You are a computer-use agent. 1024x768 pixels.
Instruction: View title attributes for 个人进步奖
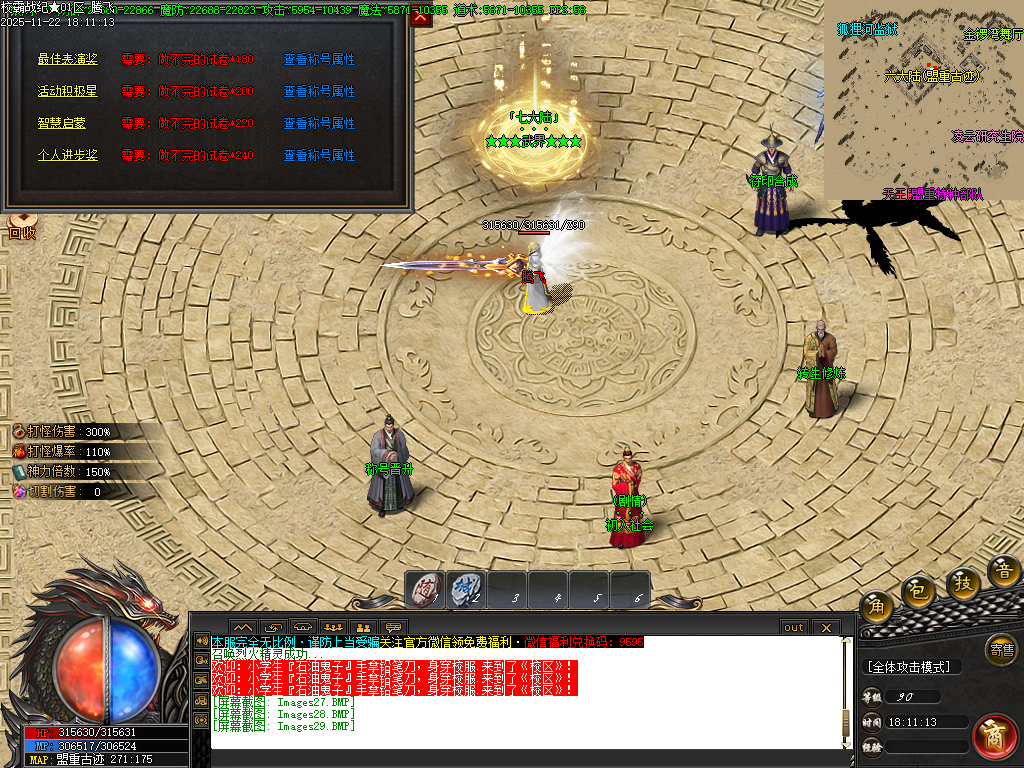point(319,155)
